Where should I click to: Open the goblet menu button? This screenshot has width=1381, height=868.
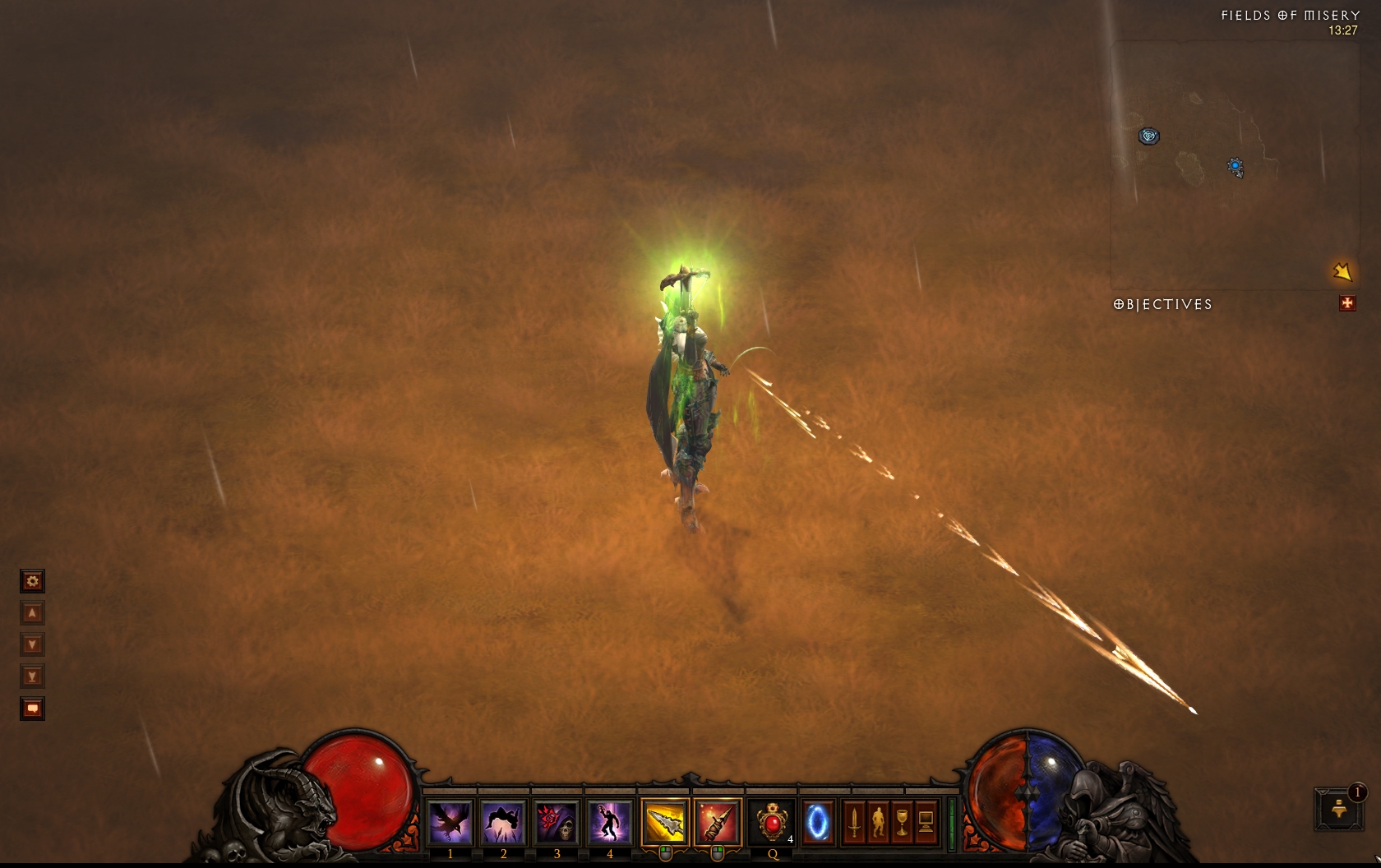coord(902,821)
